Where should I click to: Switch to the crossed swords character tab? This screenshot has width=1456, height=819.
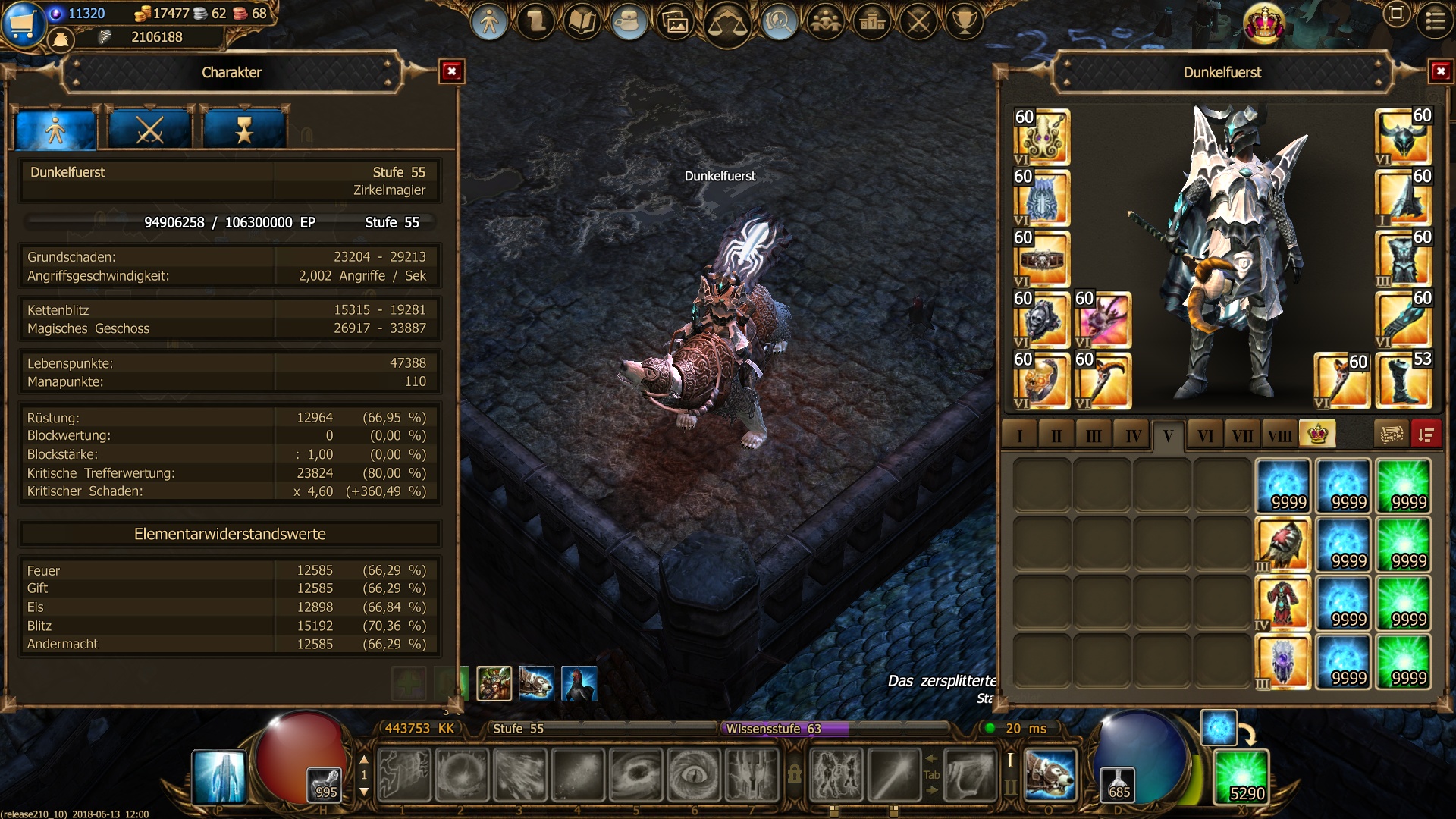pyautogui.click(x=149, y=130)
